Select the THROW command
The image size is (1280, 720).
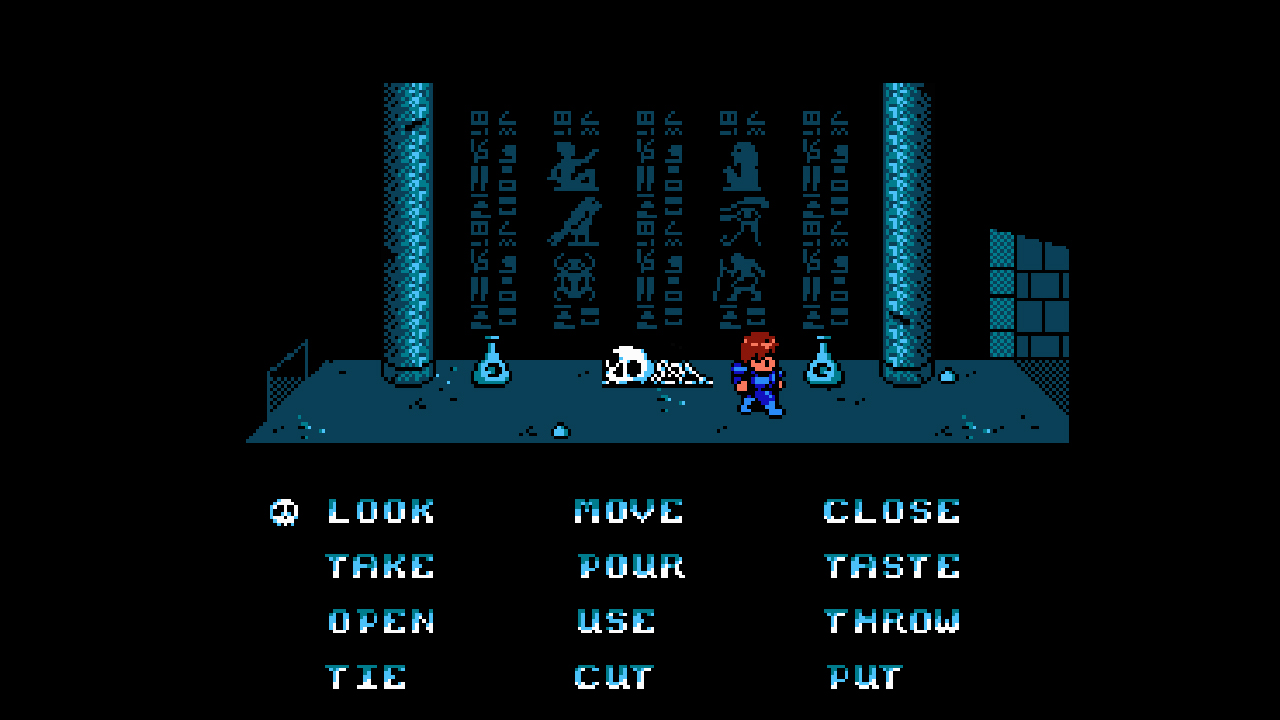click(892, 621)
